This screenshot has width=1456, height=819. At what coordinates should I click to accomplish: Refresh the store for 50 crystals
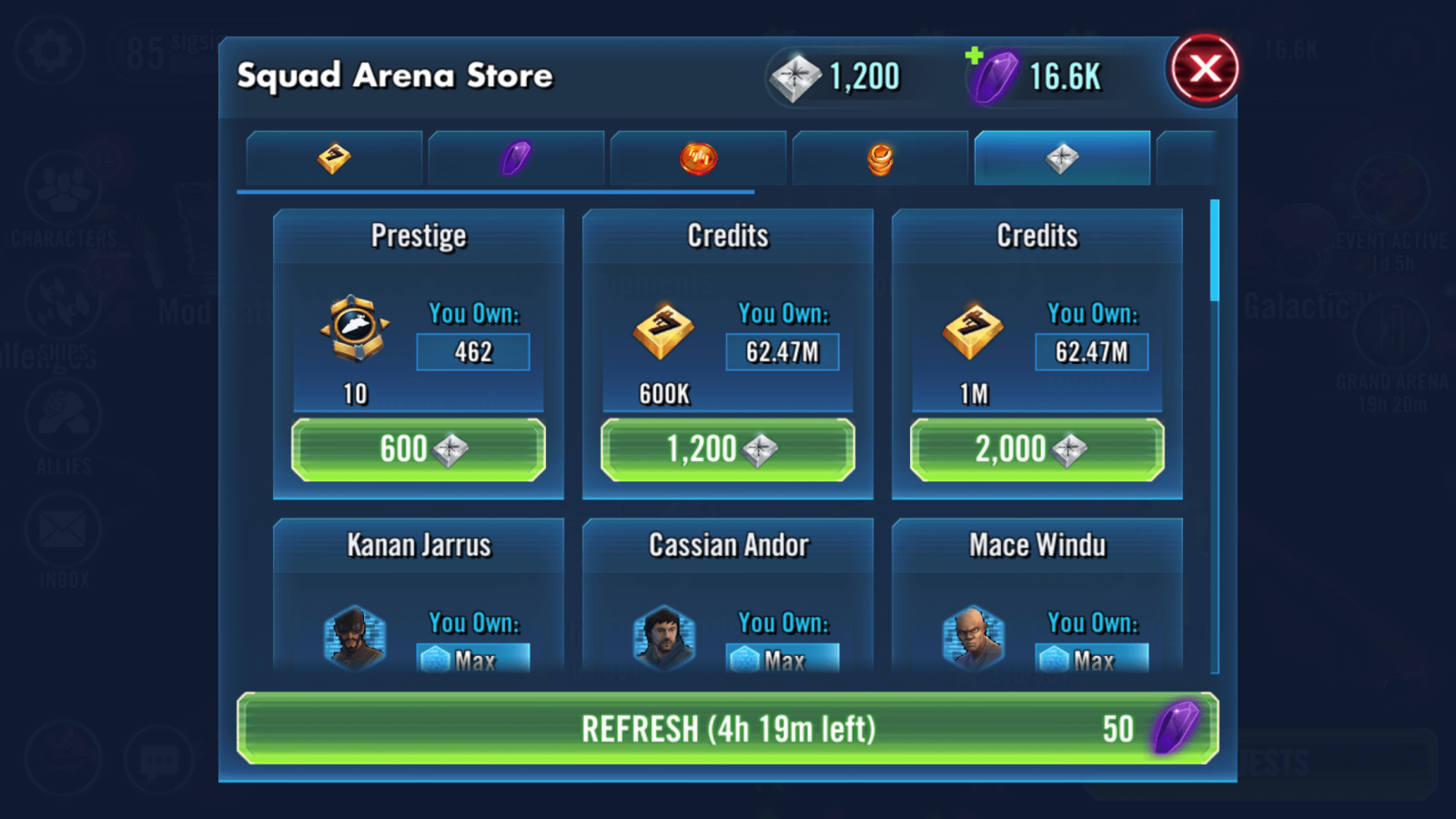728,728
